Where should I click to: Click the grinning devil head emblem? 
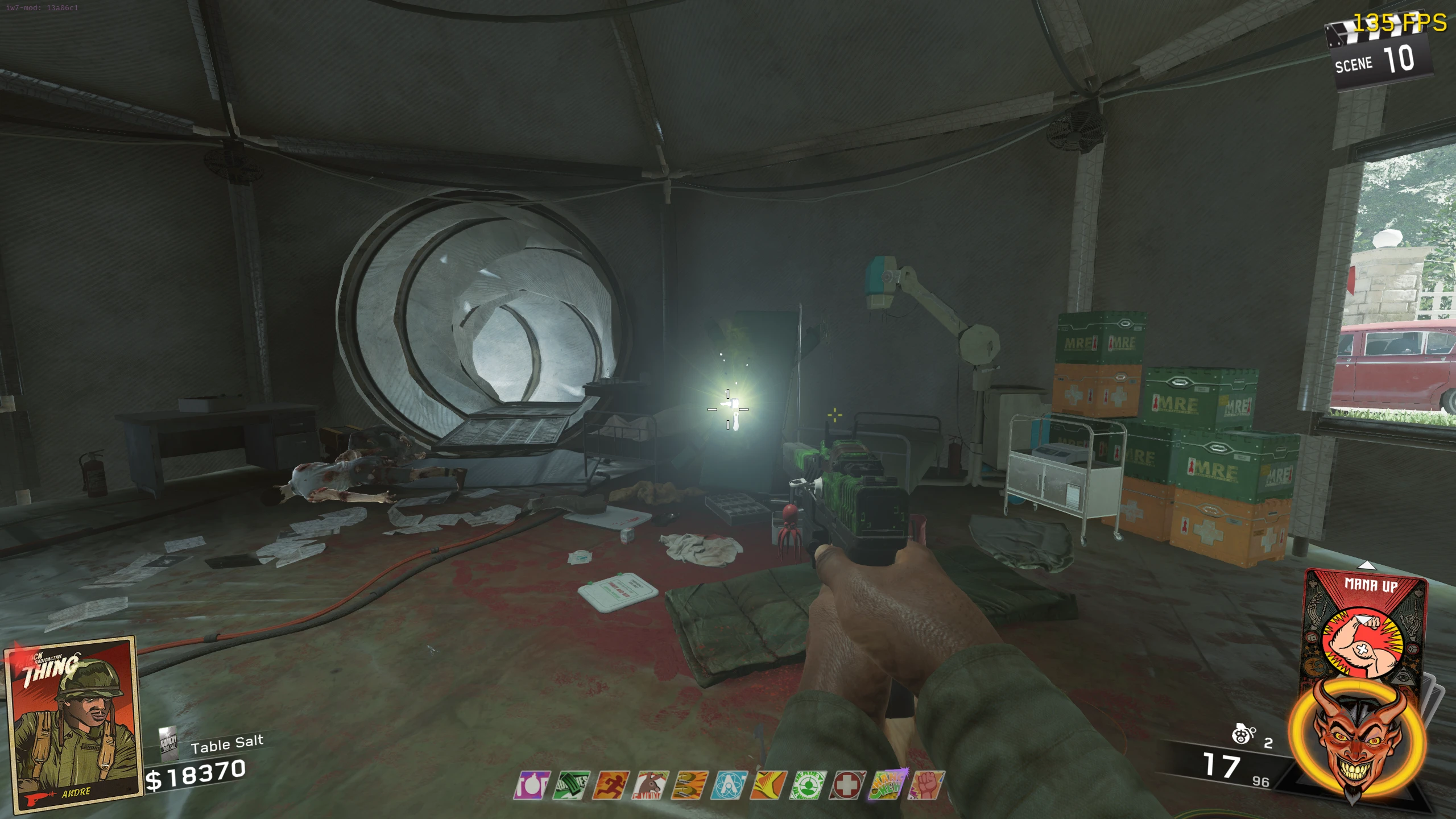1357,739
